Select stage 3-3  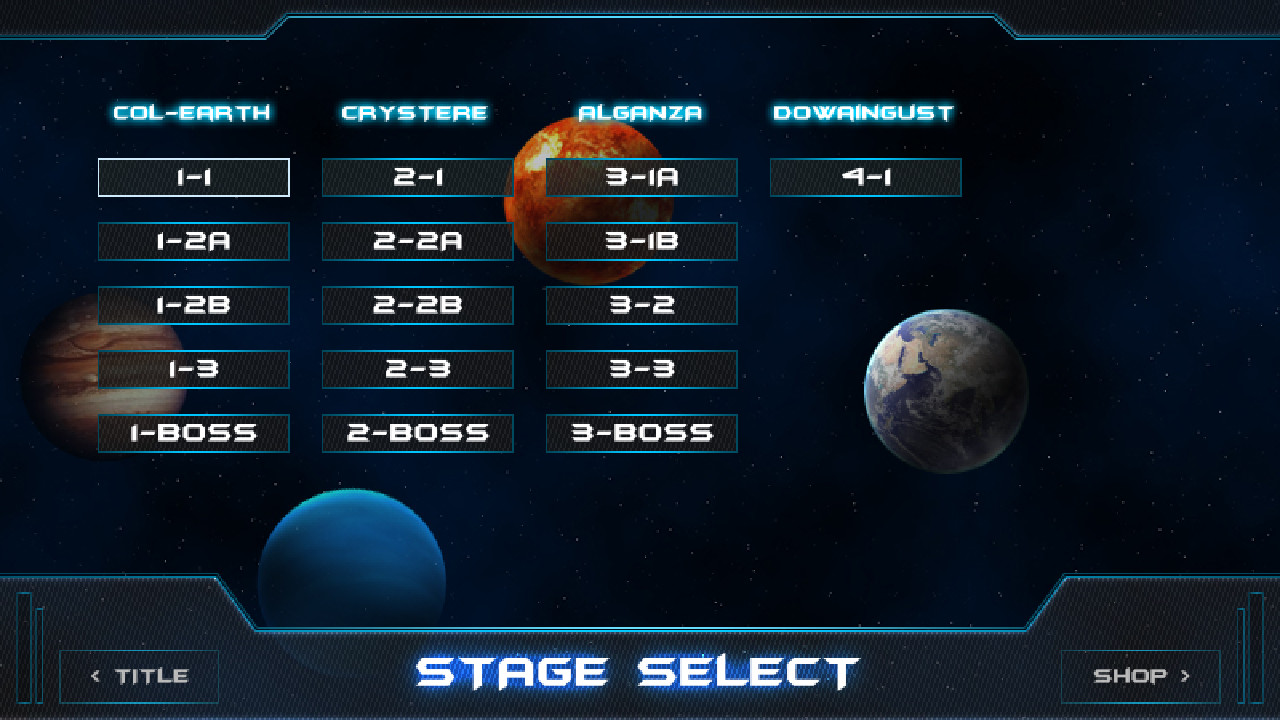[x=641, y=369]
